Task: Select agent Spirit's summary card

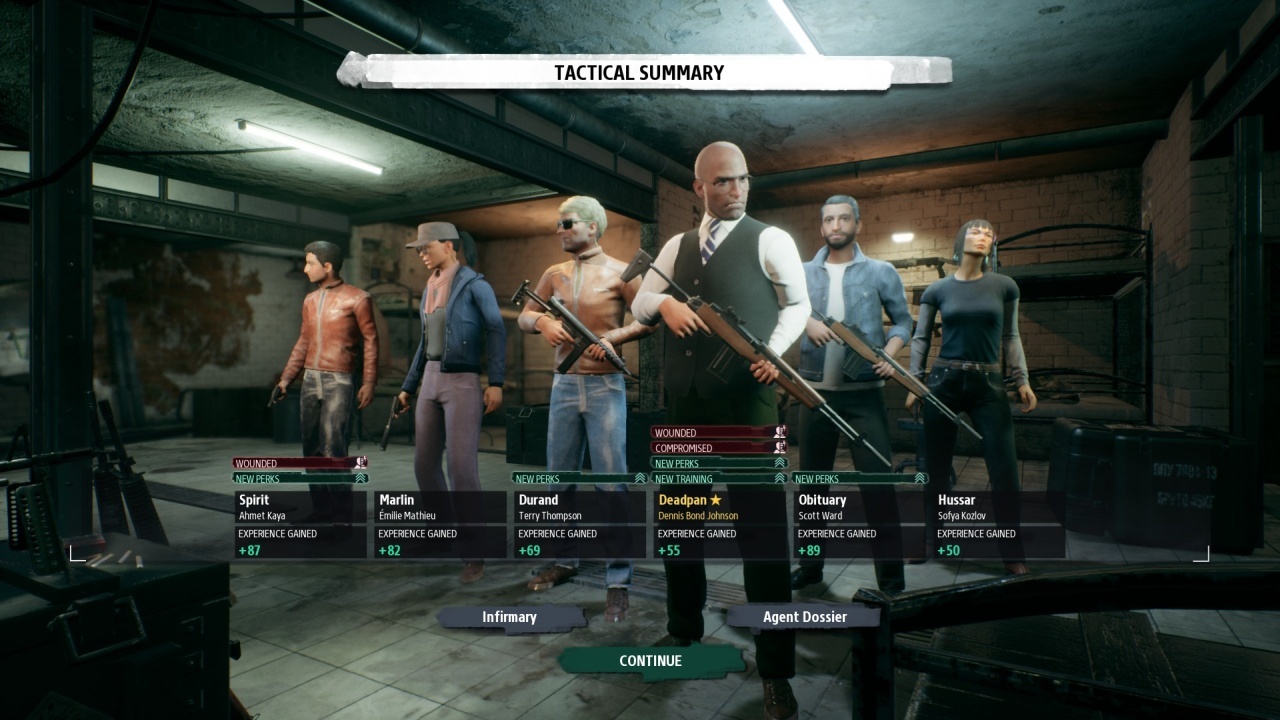Action: coord(300,524)
